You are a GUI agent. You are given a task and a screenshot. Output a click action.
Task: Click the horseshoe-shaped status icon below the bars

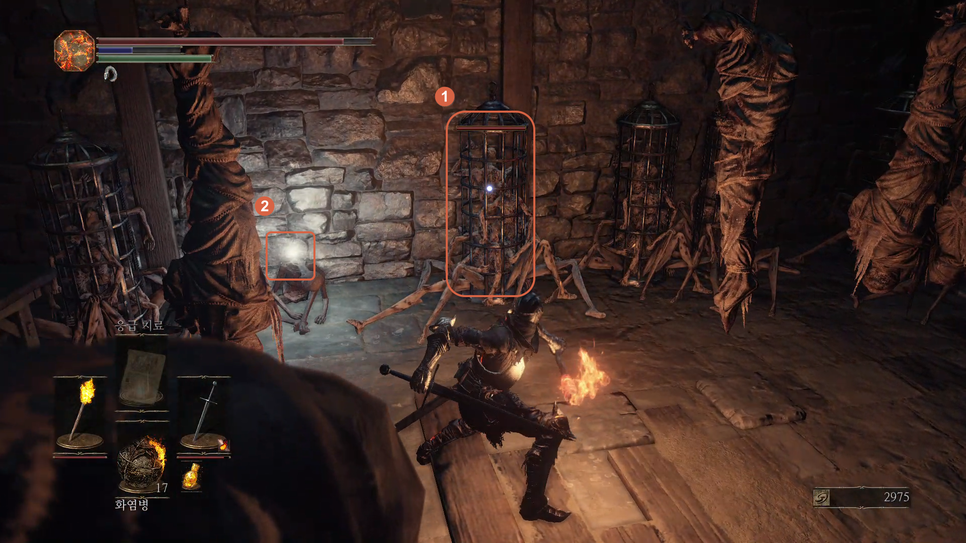(110, 74)
